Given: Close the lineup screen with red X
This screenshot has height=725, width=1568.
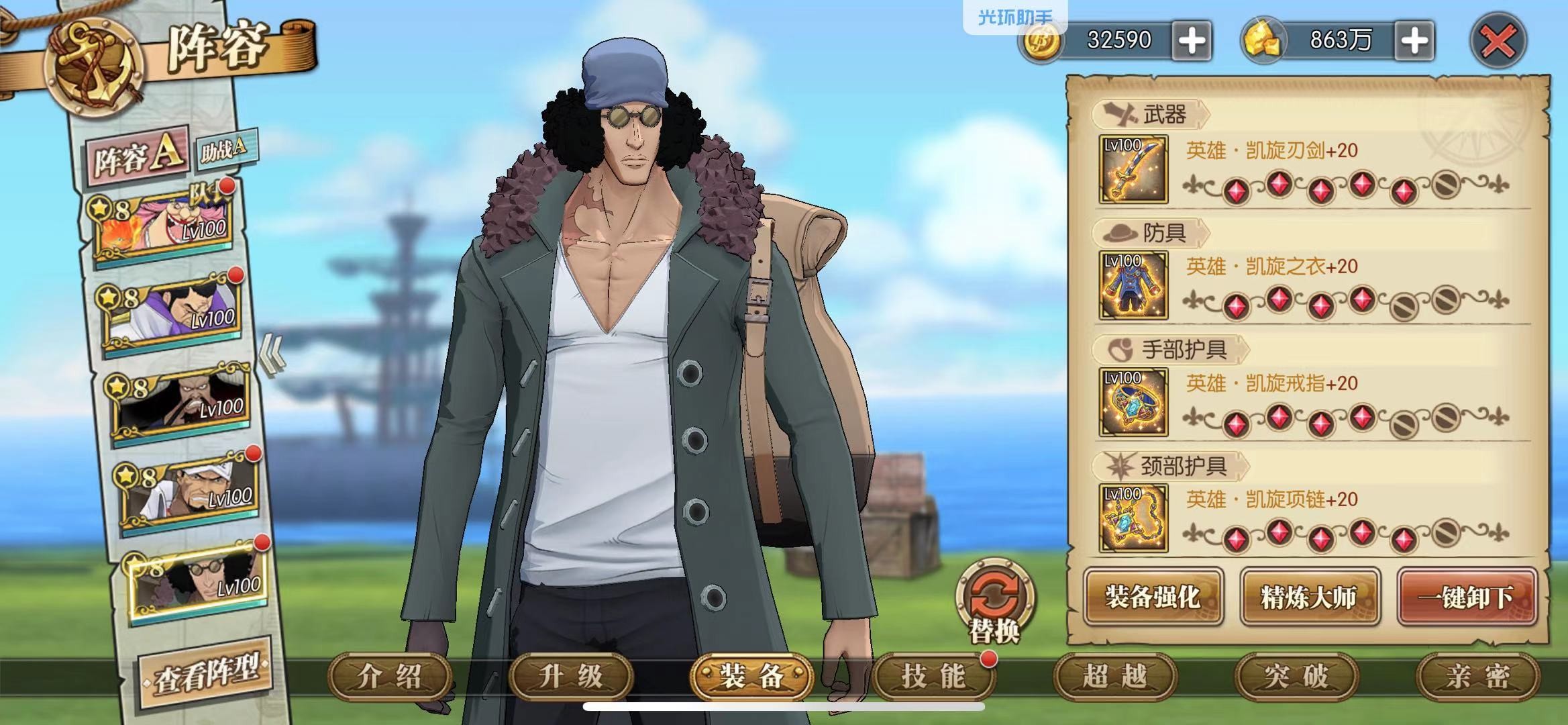Looking at the screenshot, I should [1498, 42].
